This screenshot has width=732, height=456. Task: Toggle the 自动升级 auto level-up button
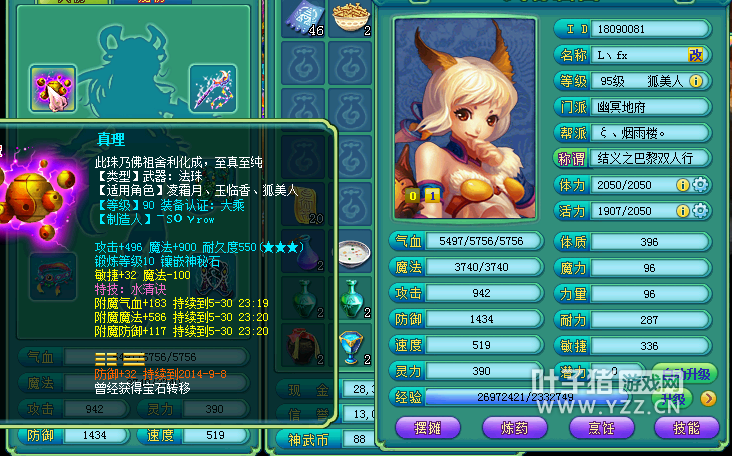(690, 373)
